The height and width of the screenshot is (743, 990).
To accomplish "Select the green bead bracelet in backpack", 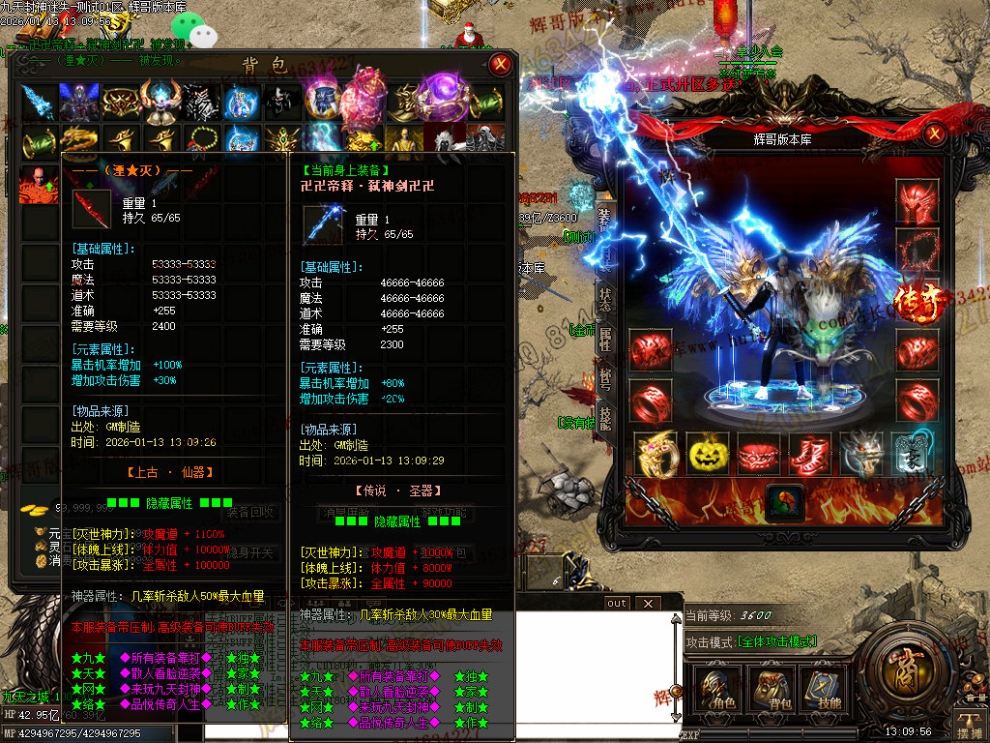I will pyautogui.click(x=199, y=139).
